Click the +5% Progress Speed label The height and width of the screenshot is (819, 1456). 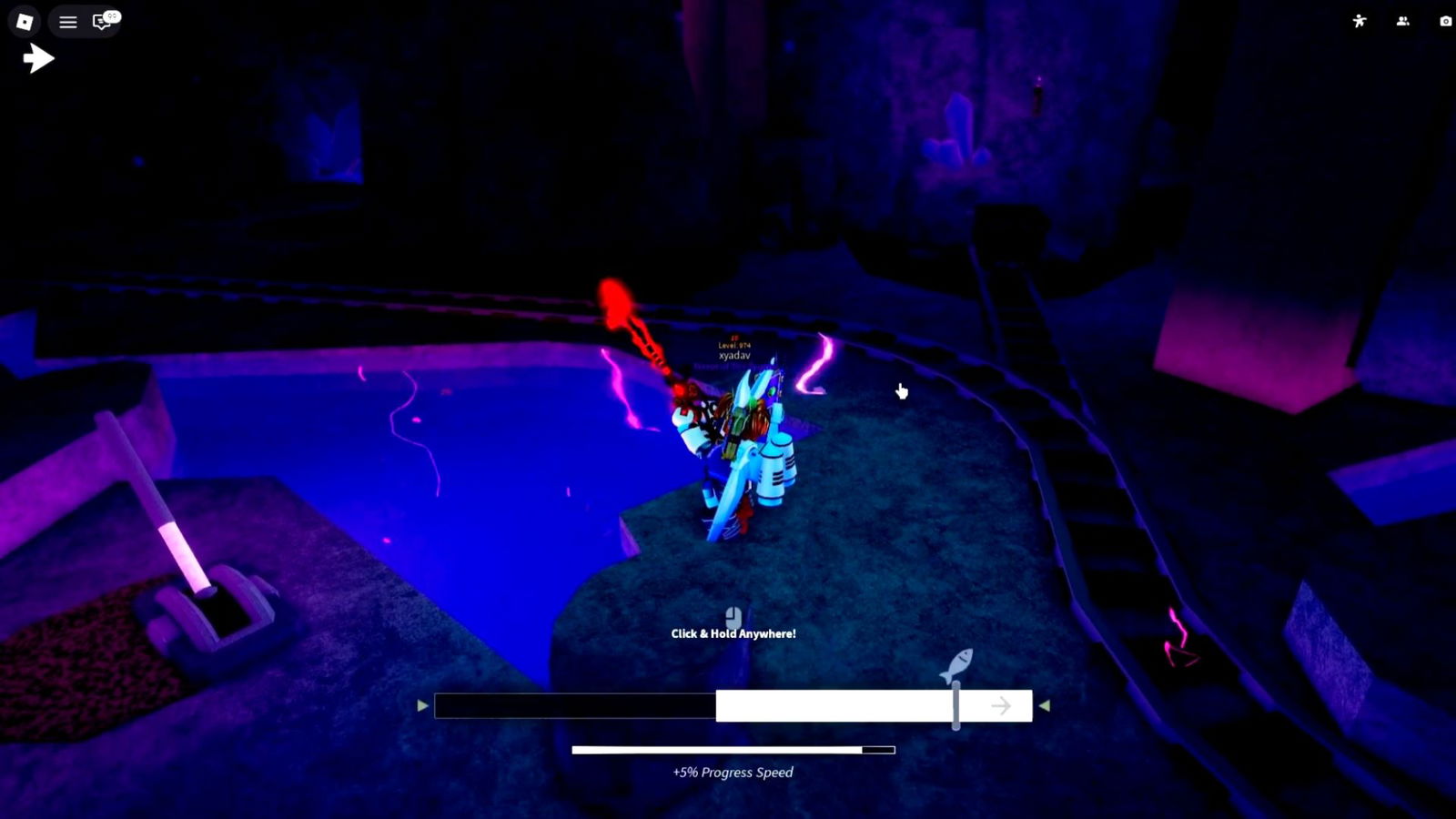(x=733, y=772)
